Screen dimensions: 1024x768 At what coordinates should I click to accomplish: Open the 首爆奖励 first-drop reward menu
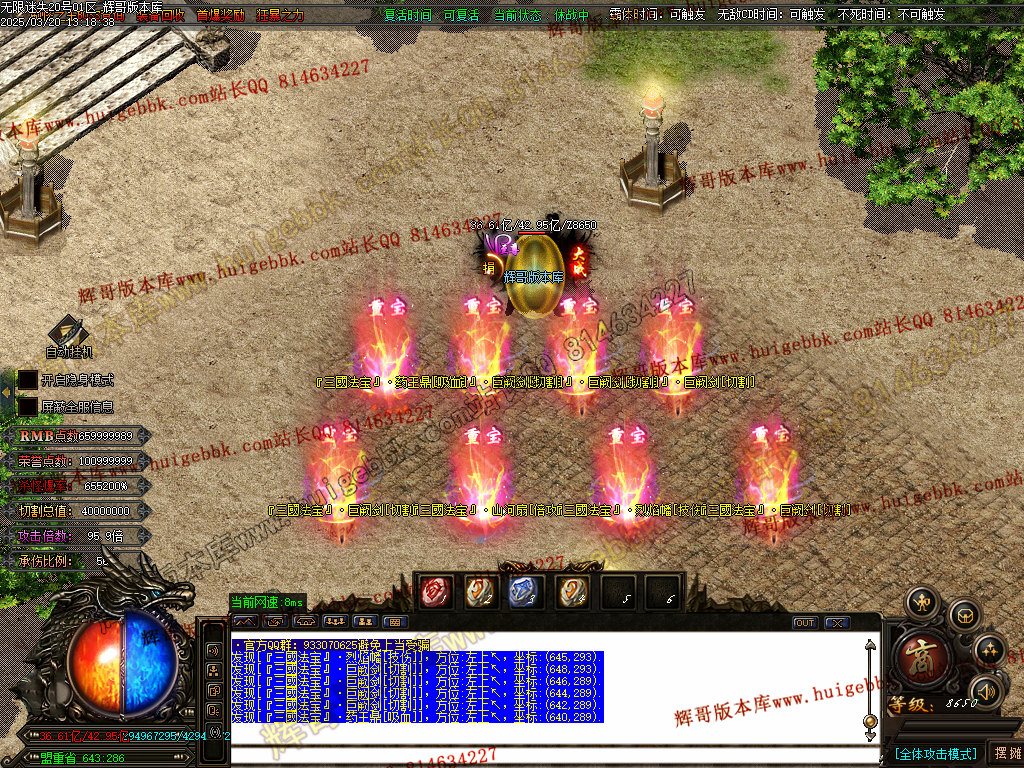(x=221, y=16)
